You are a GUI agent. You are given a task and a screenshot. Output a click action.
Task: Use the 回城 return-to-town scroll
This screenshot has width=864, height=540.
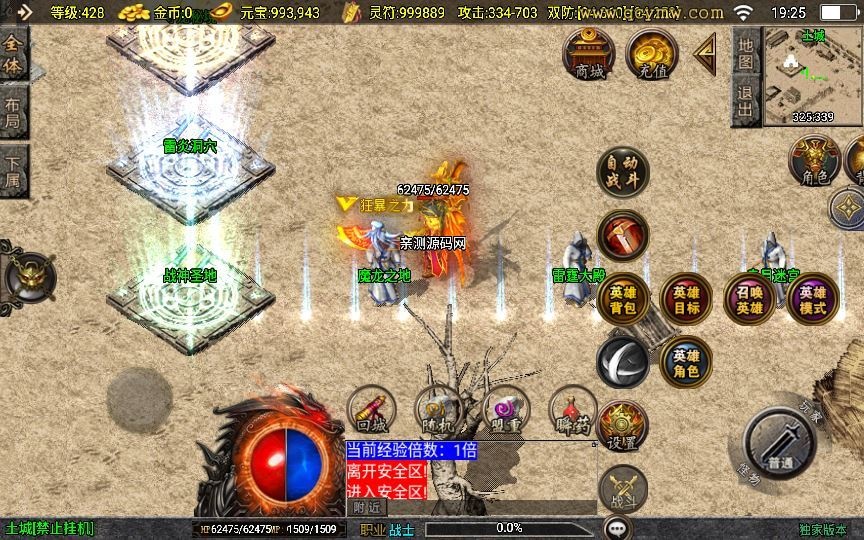(x=371, y=412)
